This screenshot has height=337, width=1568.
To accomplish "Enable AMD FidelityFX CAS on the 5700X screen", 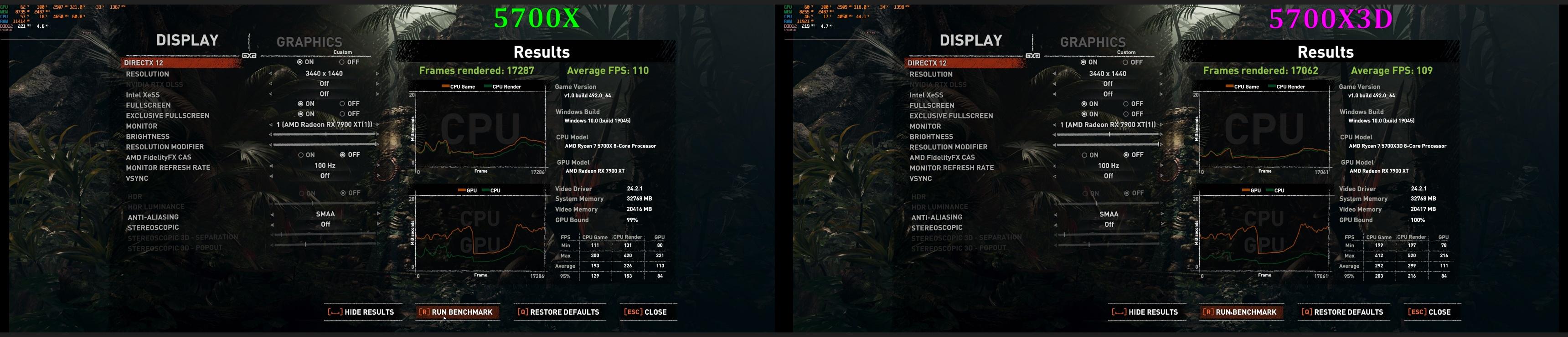I will (x=301, y=155).
